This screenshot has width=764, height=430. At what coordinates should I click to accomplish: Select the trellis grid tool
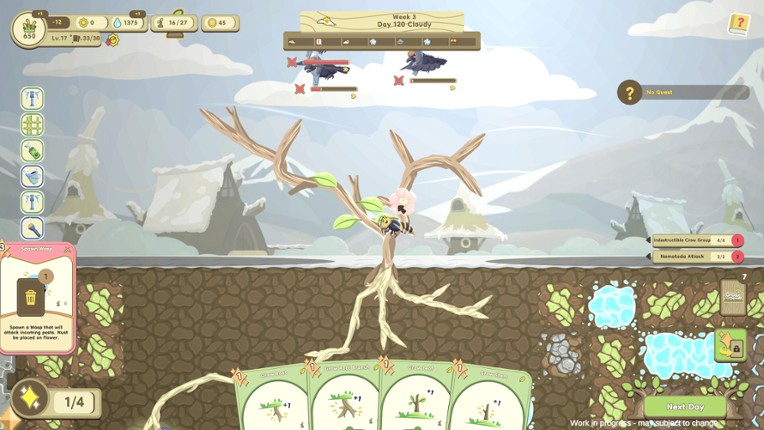[x=32, y=125]
